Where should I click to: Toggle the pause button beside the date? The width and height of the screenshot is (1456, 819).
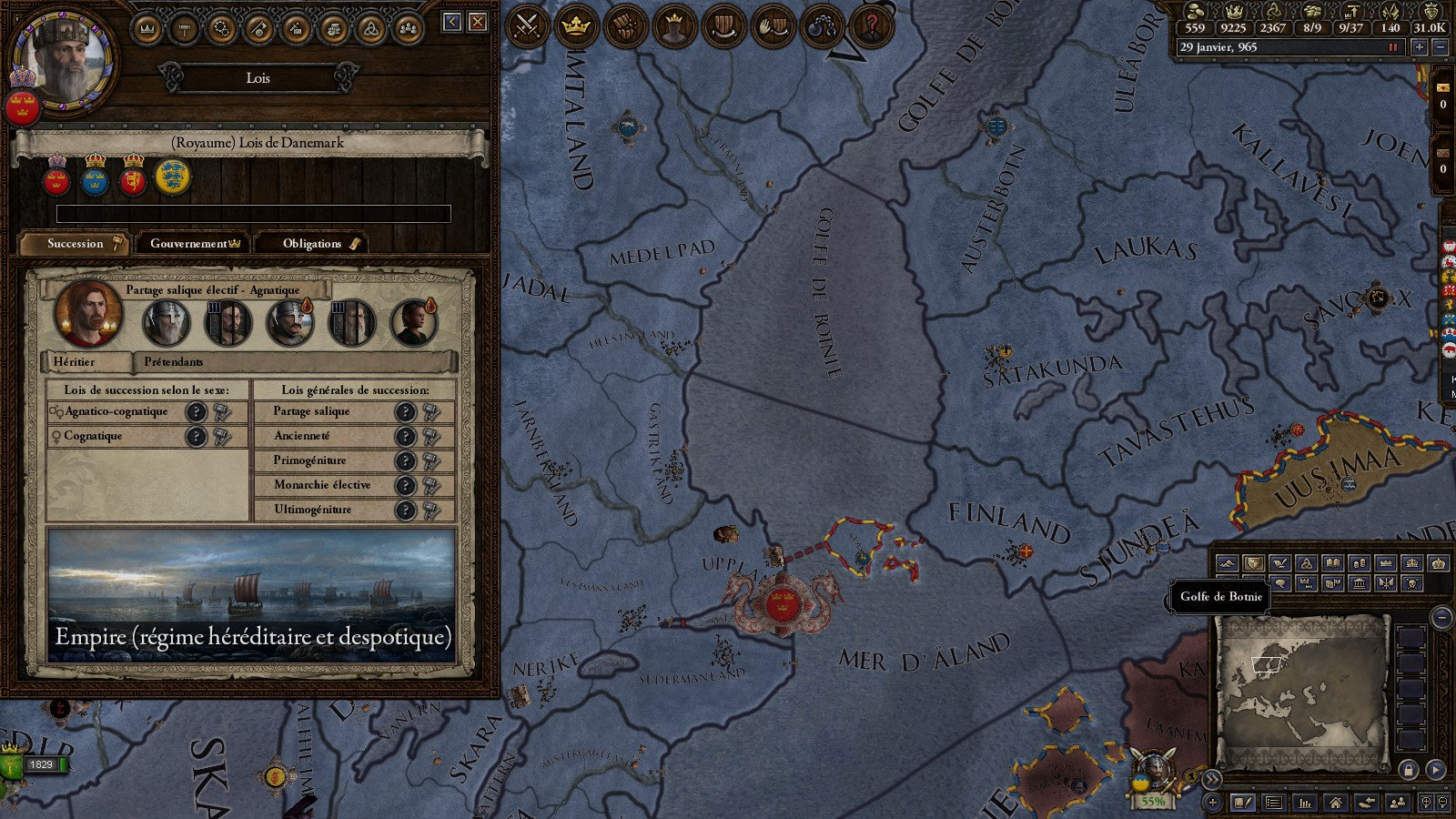pos(1392,47)
